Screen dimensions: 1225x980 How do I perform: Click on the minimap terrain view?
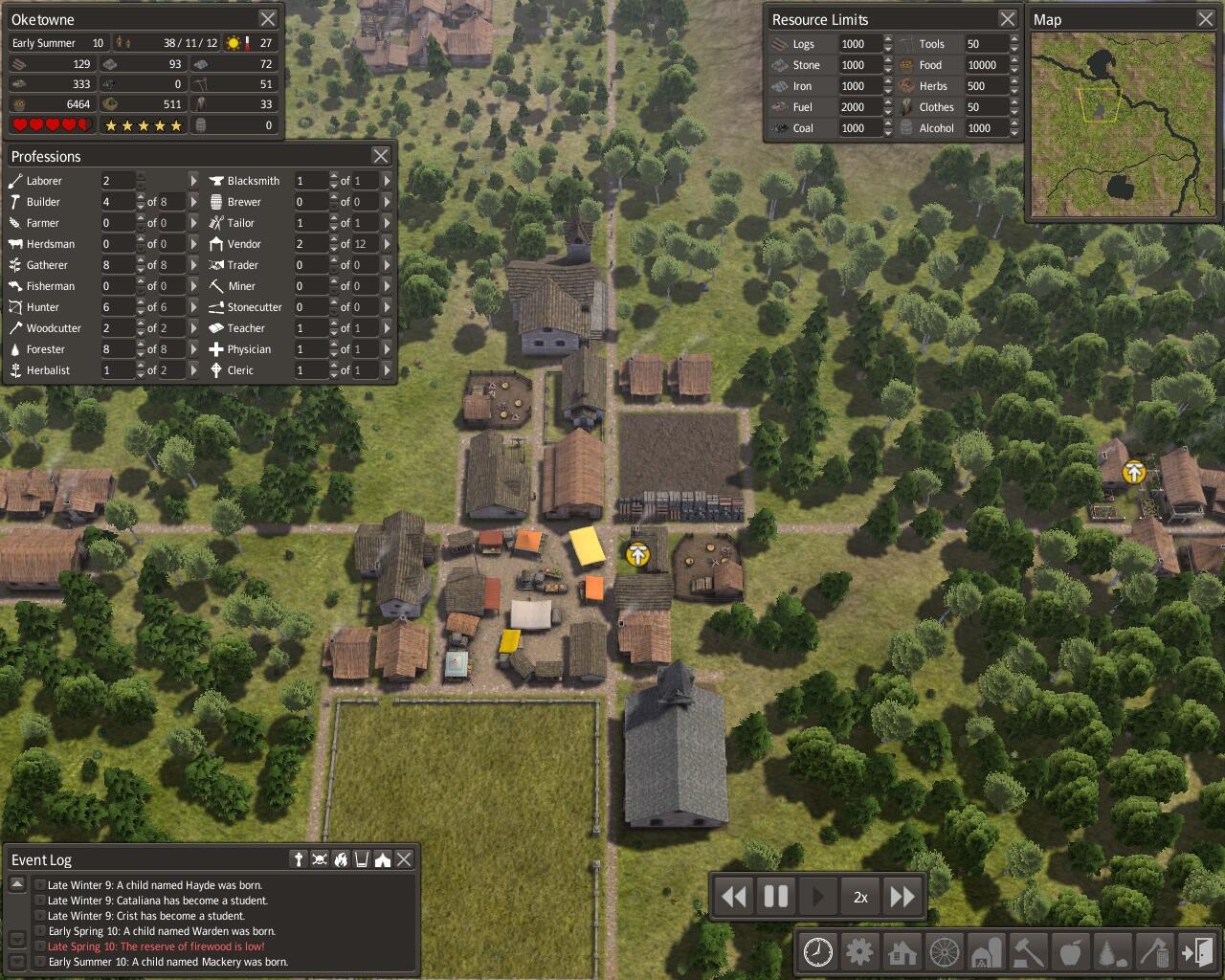tap(1122, 124)
